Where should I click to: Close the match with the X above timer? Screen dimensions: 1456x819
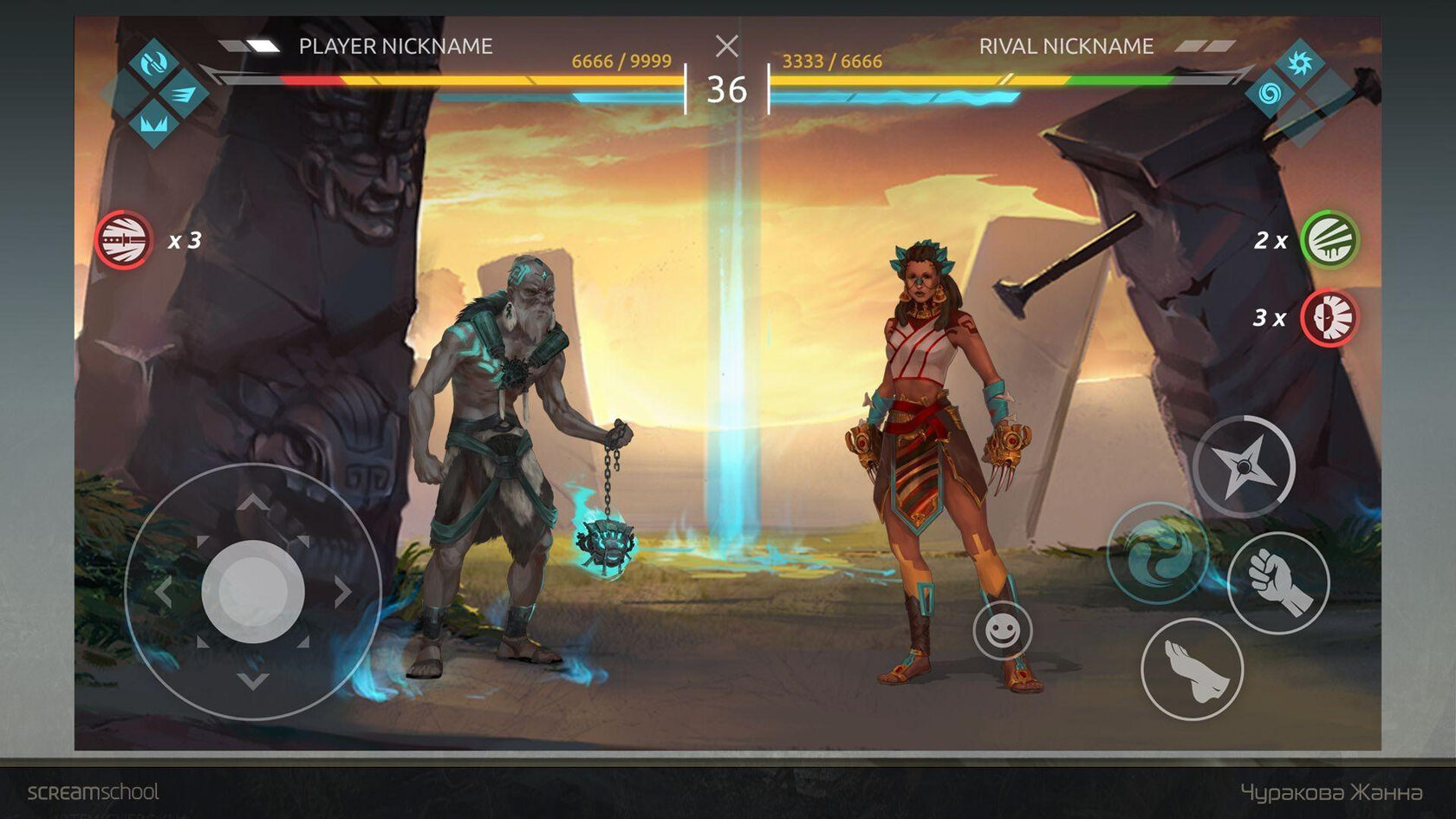pos(727,46)
